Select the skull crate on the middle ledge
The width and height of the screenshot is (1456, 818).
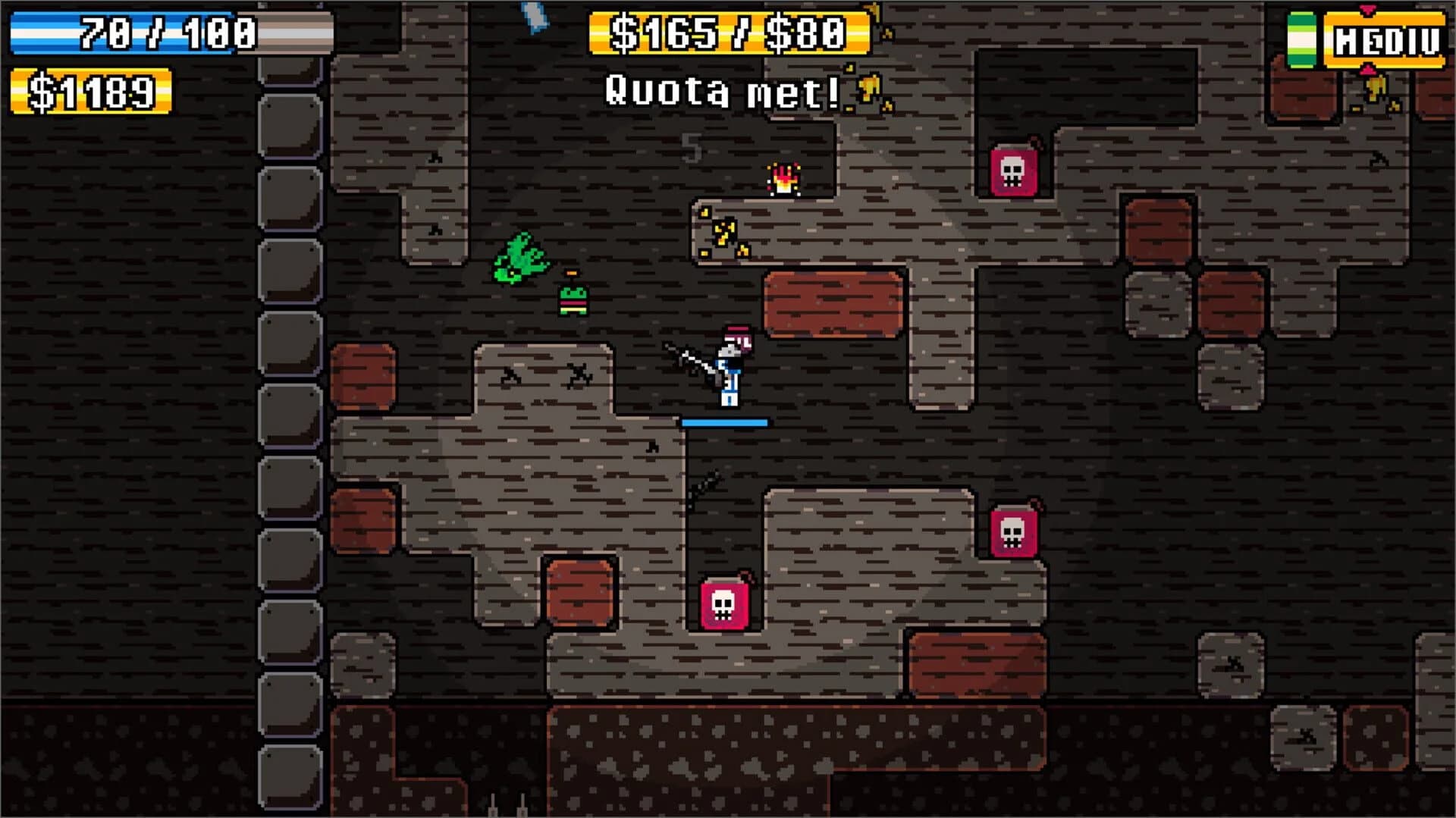[x=724, y=606]
